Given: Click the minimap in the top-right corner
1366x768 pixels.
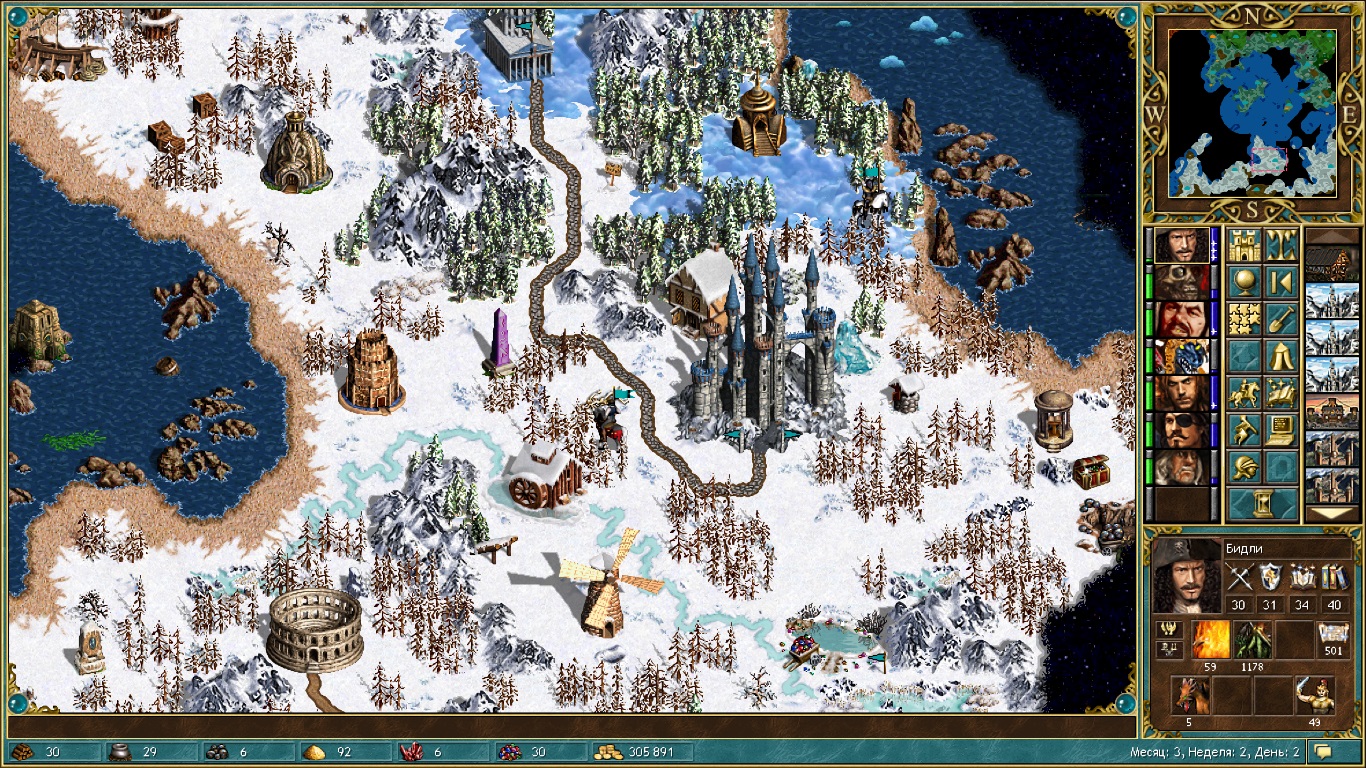Looking at the screenshot, I should click(1252, 112).
